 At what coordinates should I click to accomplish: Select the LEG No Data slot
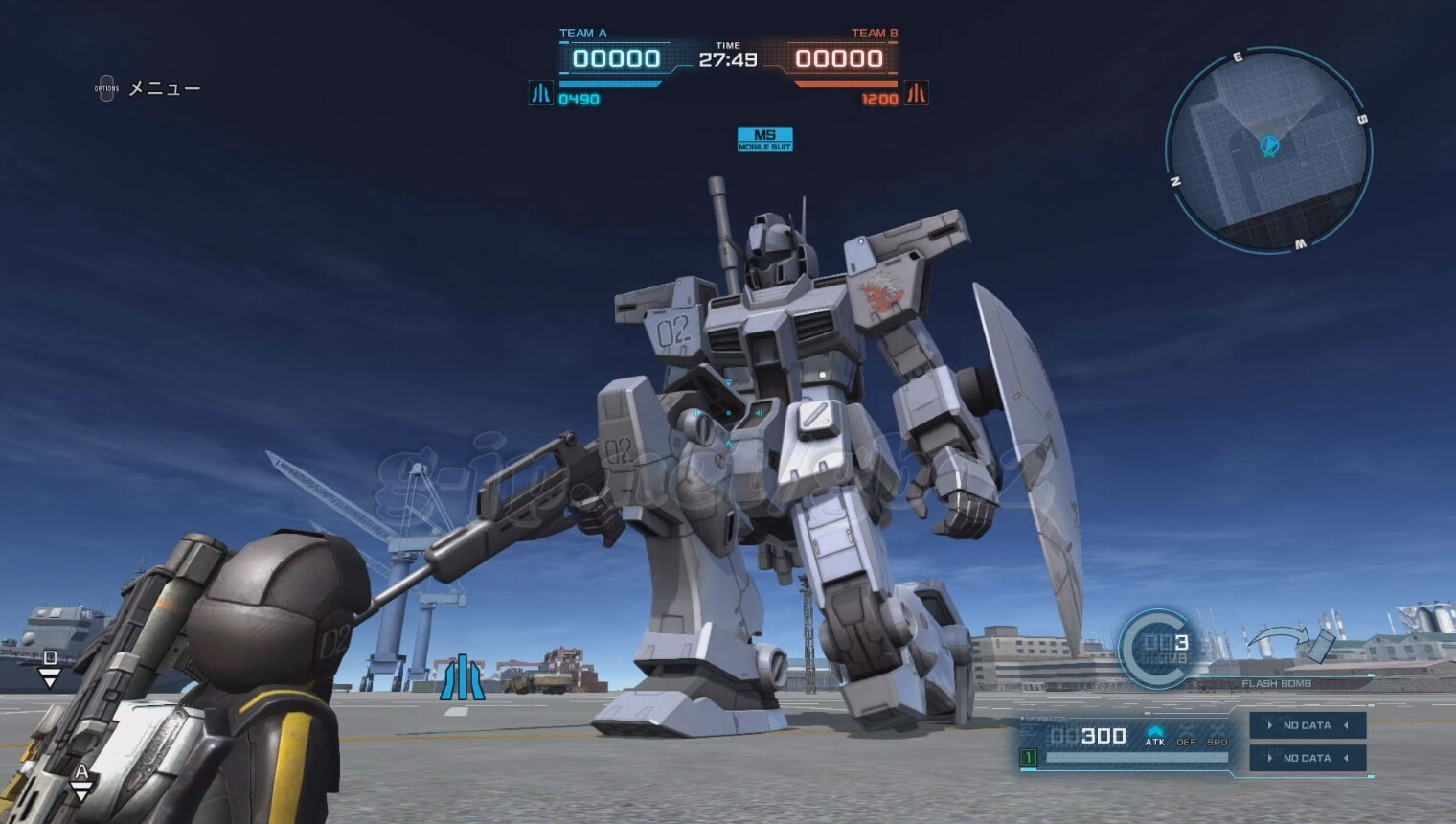(x=1307, y=758)
